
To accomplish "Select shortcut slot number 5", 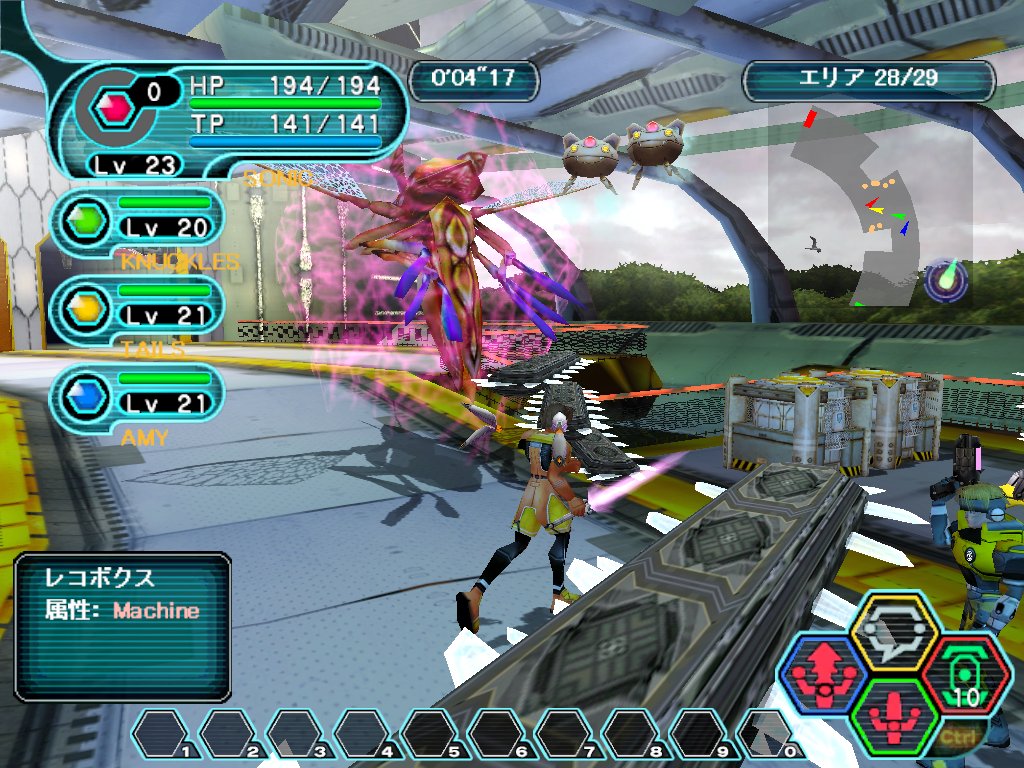I will click(x=433, y=735).
